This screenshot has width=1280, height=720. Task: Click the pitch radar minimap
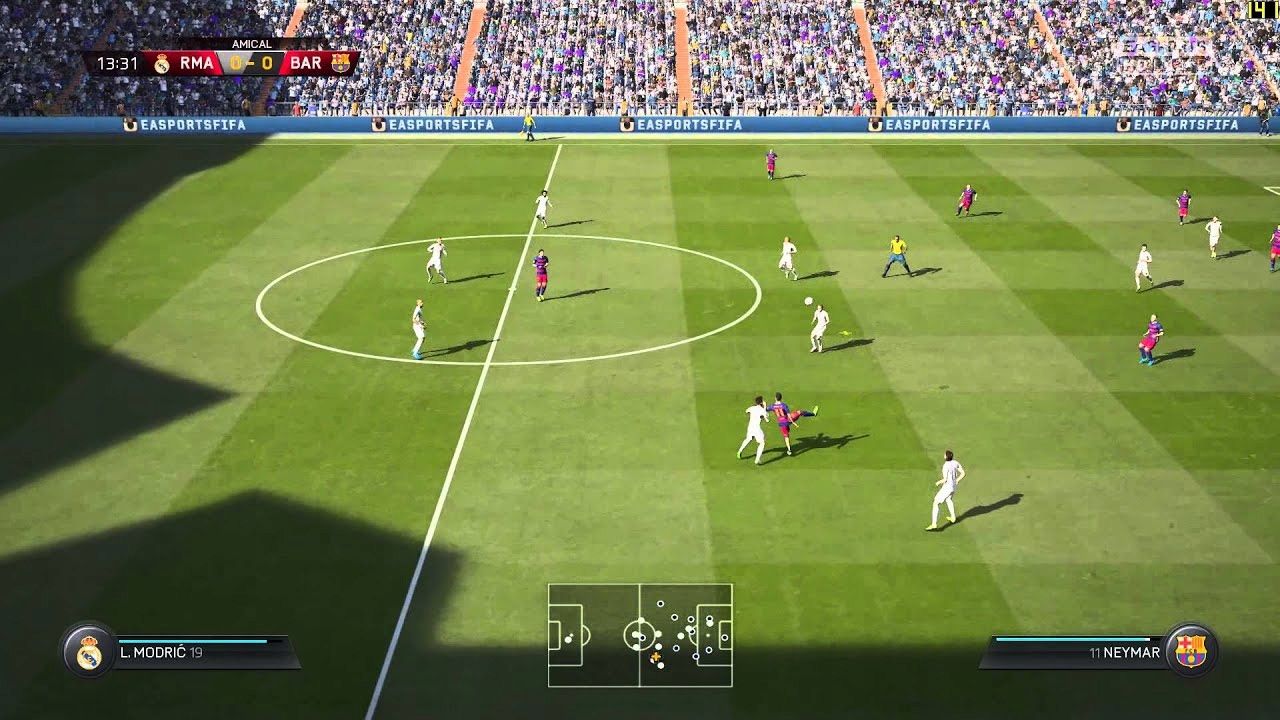point(640,635)
